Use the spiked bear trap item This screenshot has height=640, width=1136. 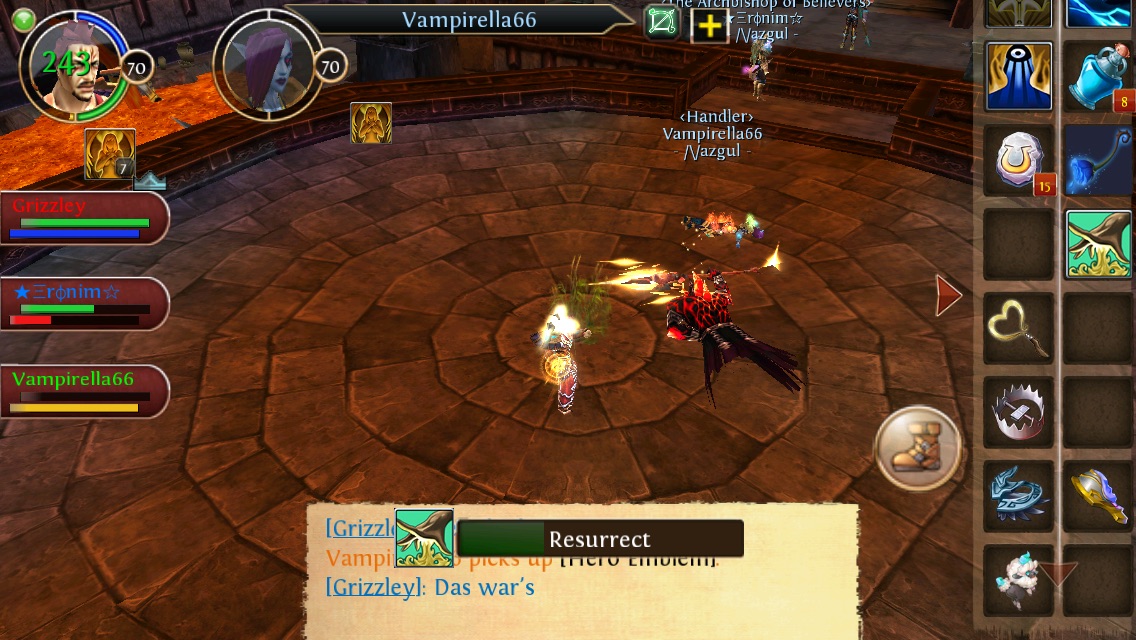tap(1019, 413)
